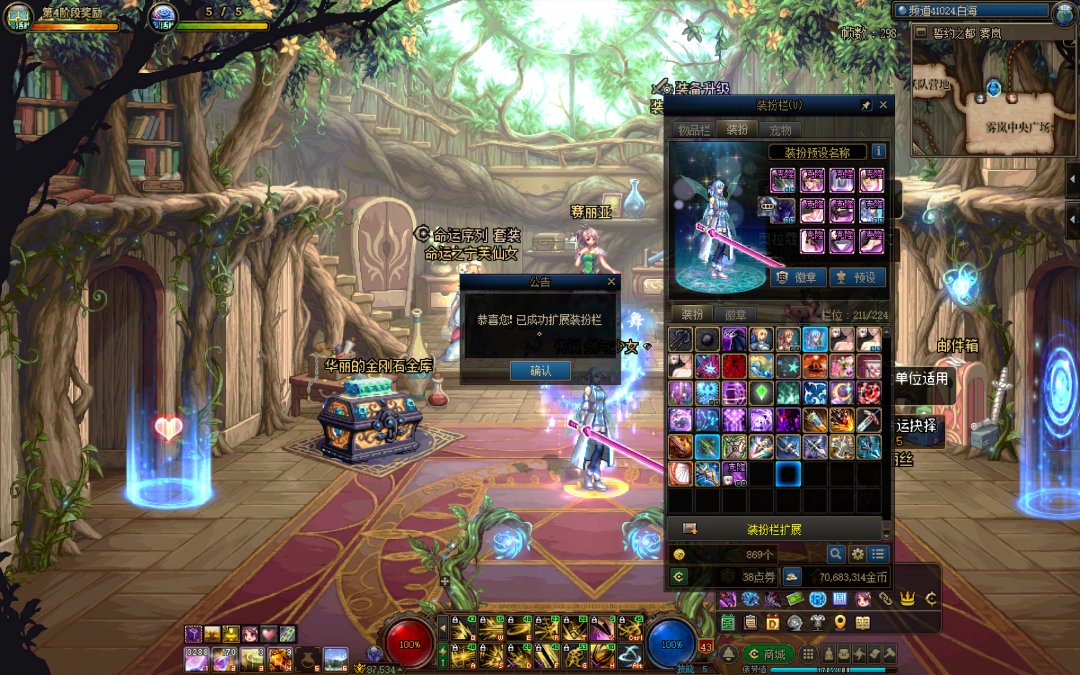The height and width of the screenshot is (675, 1080).
Task: Switch to the lower 徽章 list tab
Action: (735, 314)
